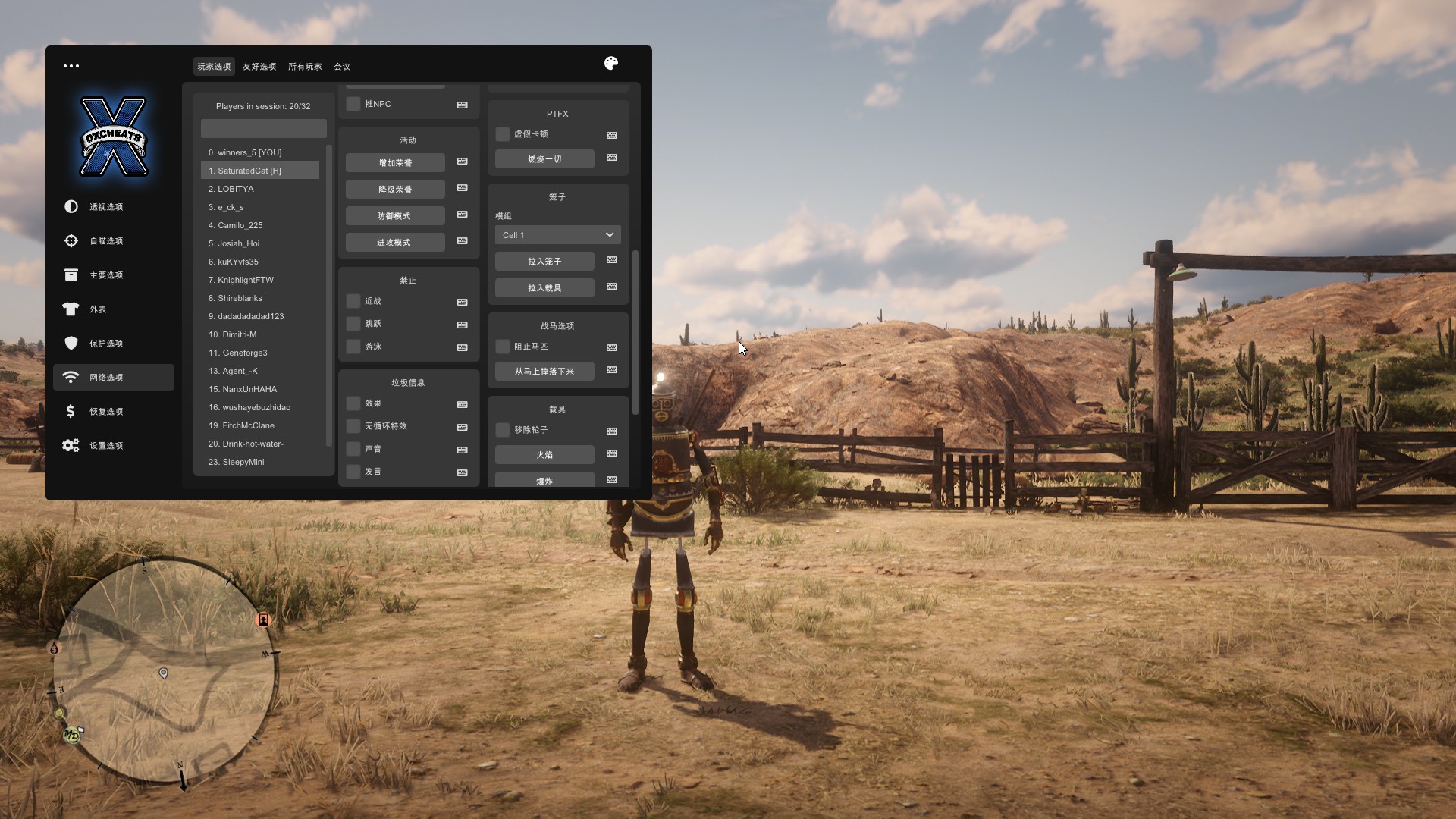The width and height of the screenshot is (1456, 819).
Task: Click the 拉入笼子 button
Action: pos(544,262)
